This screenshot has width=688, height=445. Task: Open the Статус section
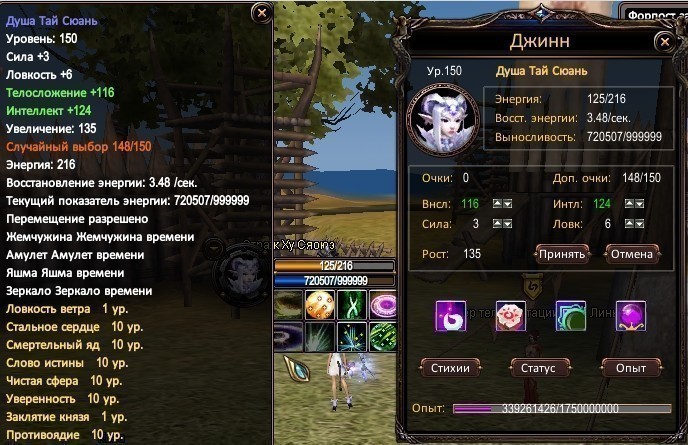538,368
